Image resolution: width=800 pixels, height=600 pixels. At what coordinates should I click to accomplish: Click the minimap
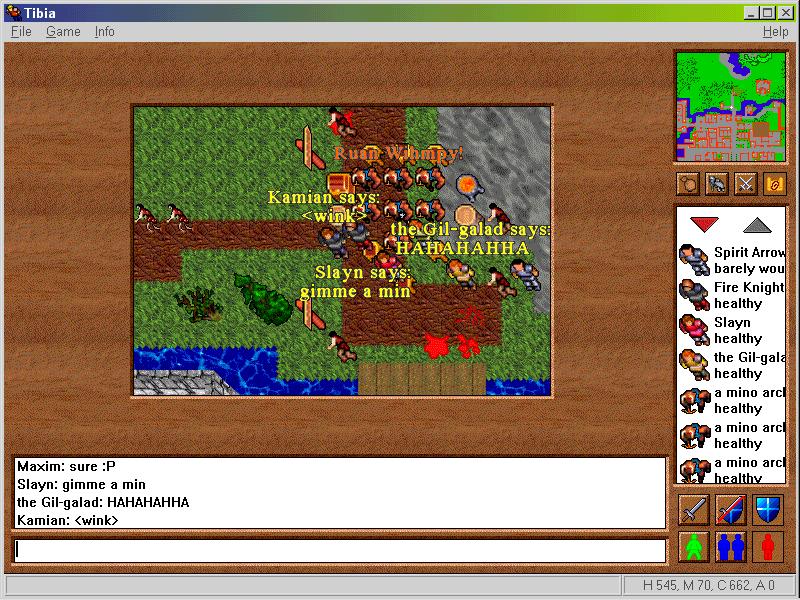point(731,106)
